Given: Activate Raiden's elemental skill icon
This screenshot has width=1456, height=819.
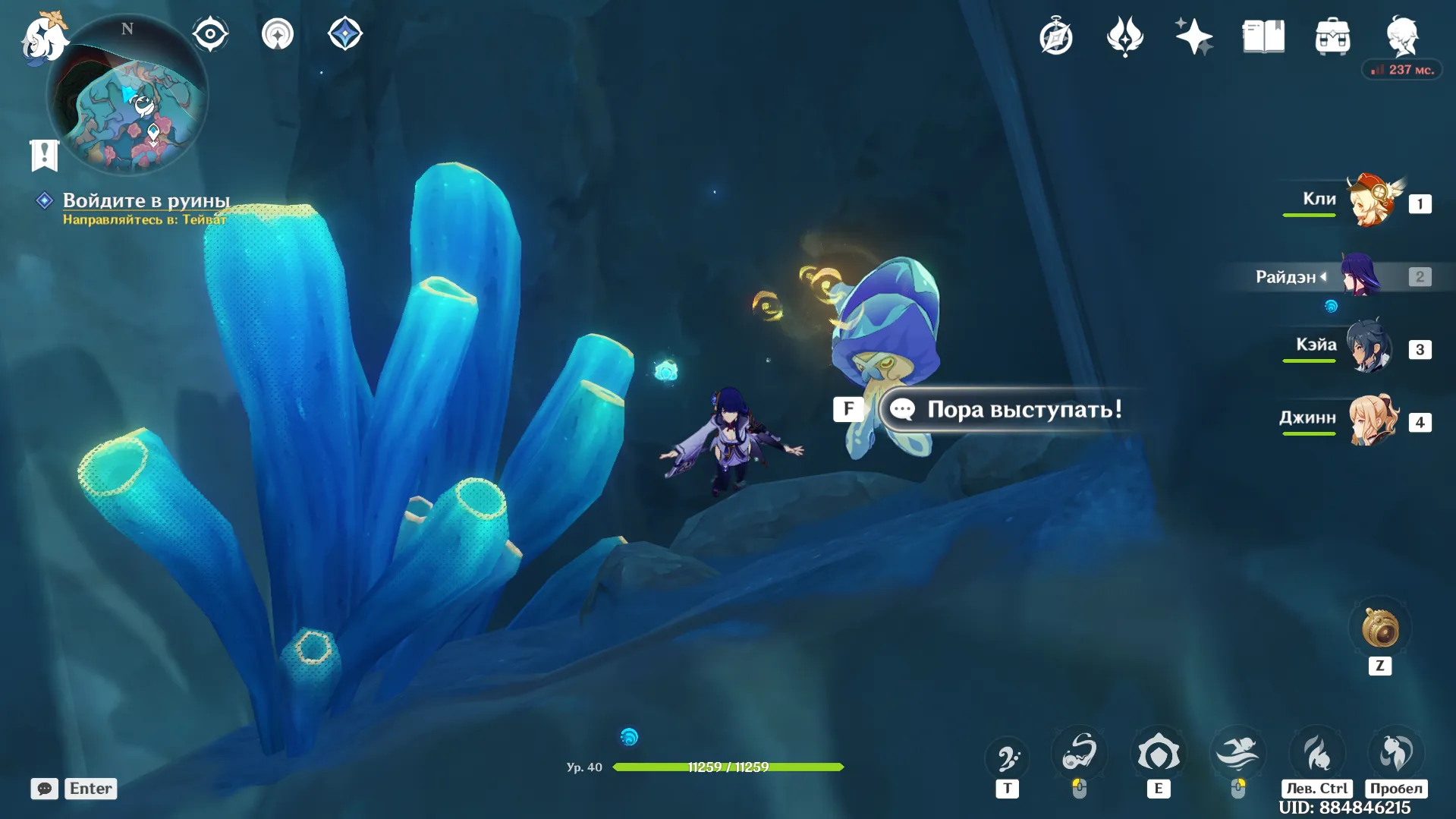Looking at the screenshot, I should pyautogui.click(x=1158, y=754).
